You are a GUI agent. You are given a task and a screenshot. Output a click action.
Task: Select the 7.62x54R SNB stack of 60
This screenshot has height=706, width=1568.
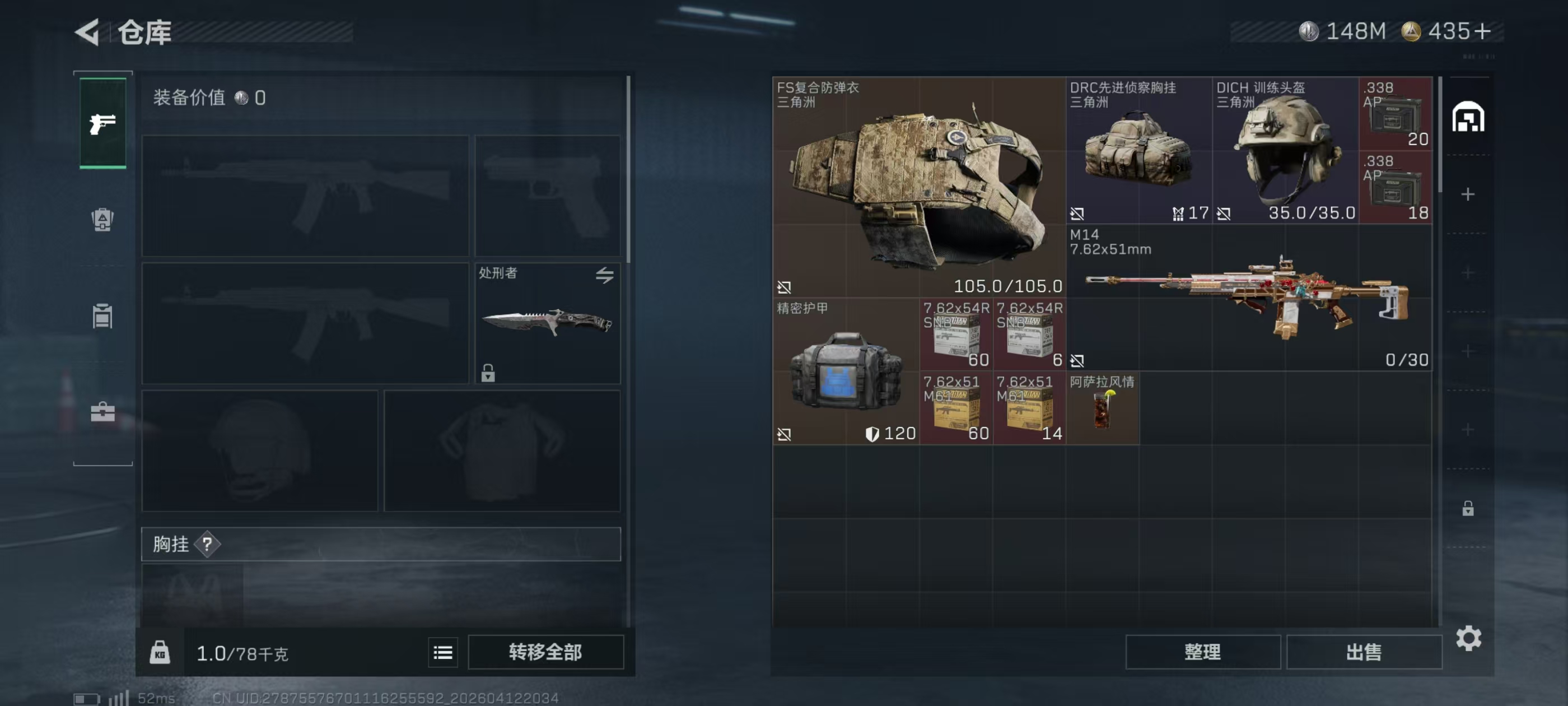(956, 335)
